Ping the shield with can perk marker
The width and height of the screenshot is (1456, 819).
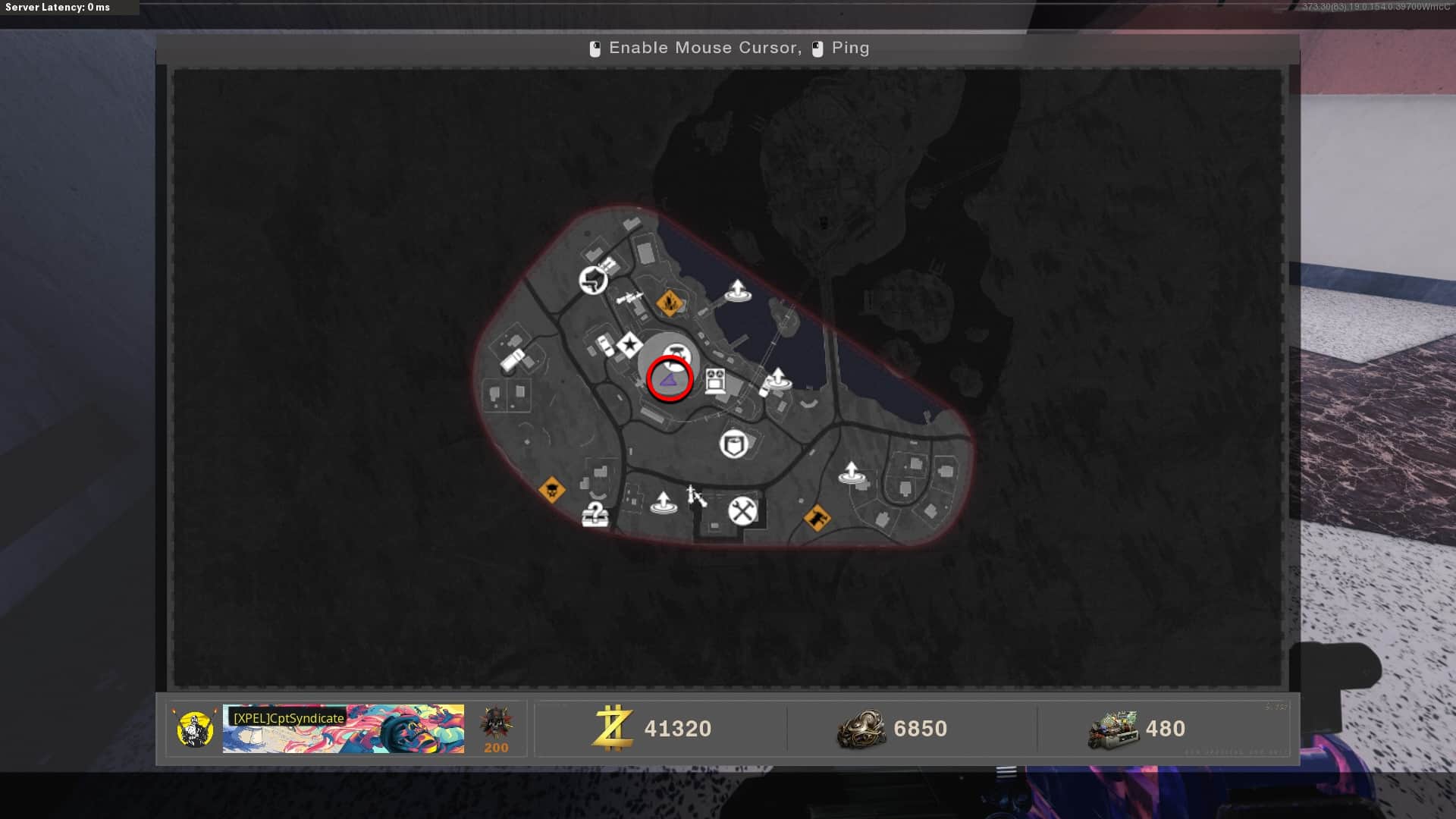click(734, 444)
